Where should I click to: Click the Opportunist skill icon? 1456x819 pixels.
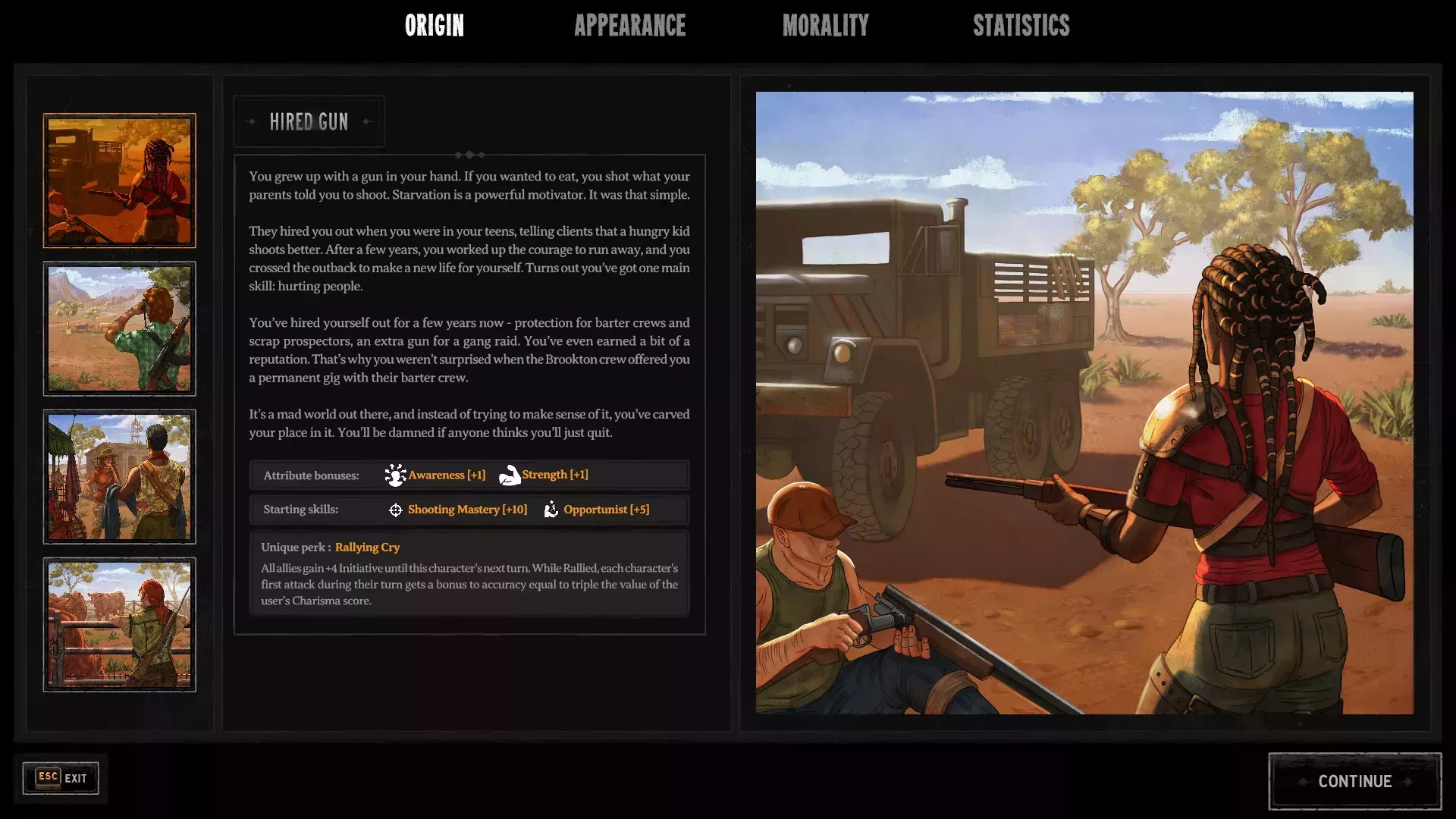click(x=551, y=510)
